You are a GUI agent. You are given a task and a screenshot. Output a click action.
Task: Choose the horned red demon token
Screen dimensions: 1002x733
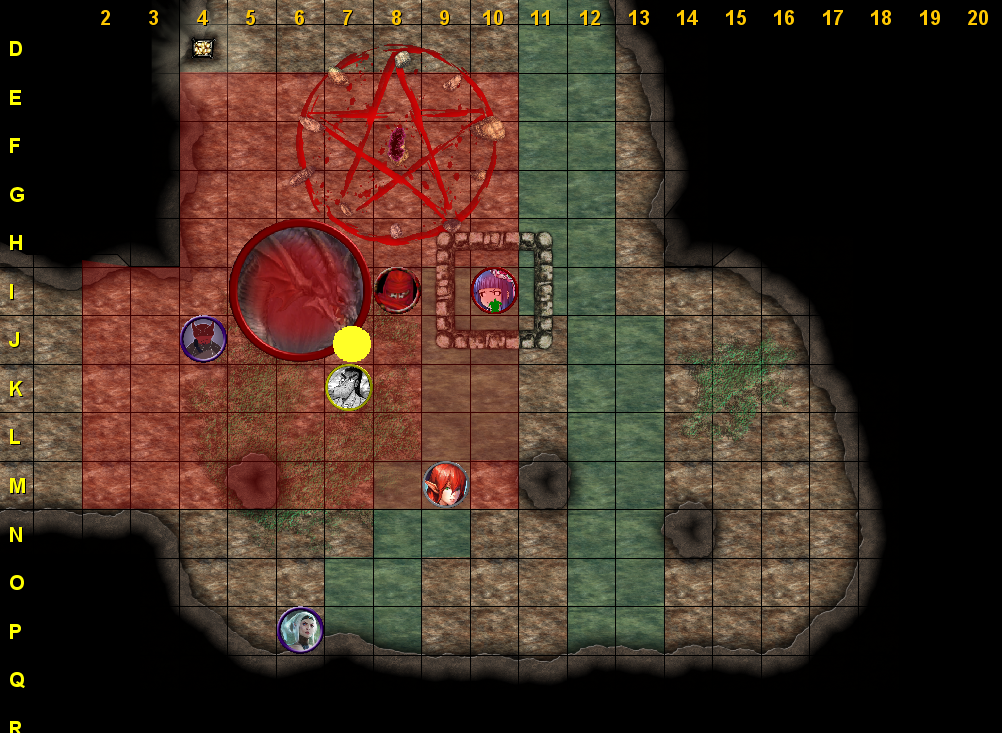[203, 338]
